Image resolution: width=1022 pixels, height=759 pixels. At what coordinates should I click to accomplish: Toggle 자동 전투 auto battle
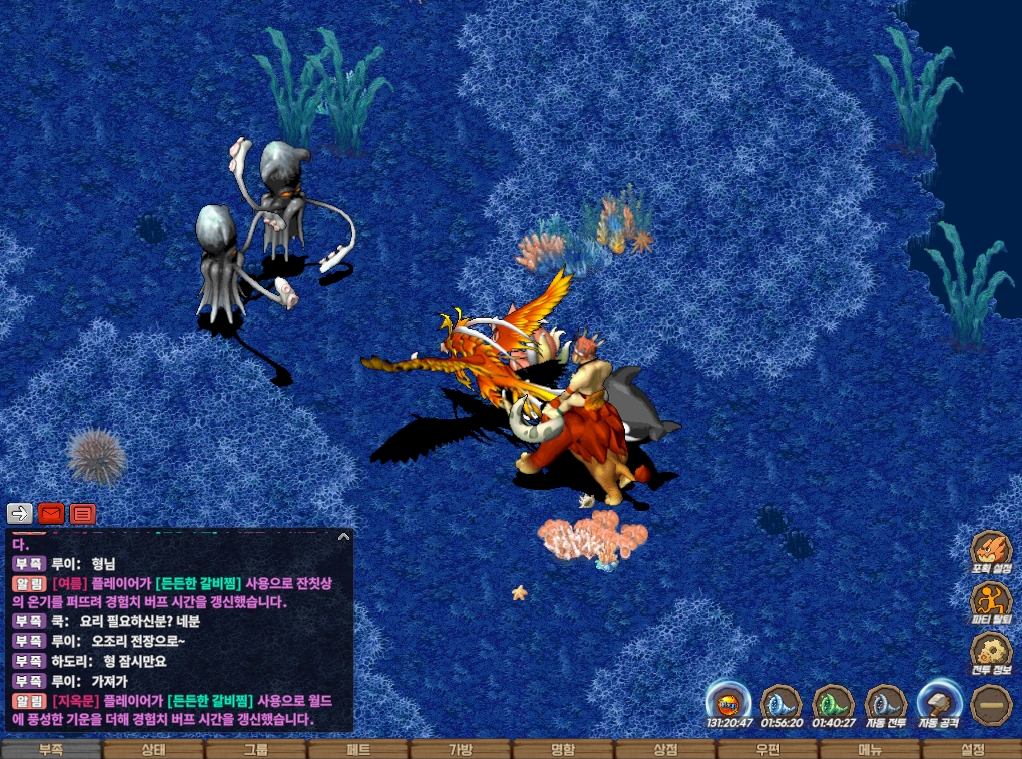coord(886,704)
